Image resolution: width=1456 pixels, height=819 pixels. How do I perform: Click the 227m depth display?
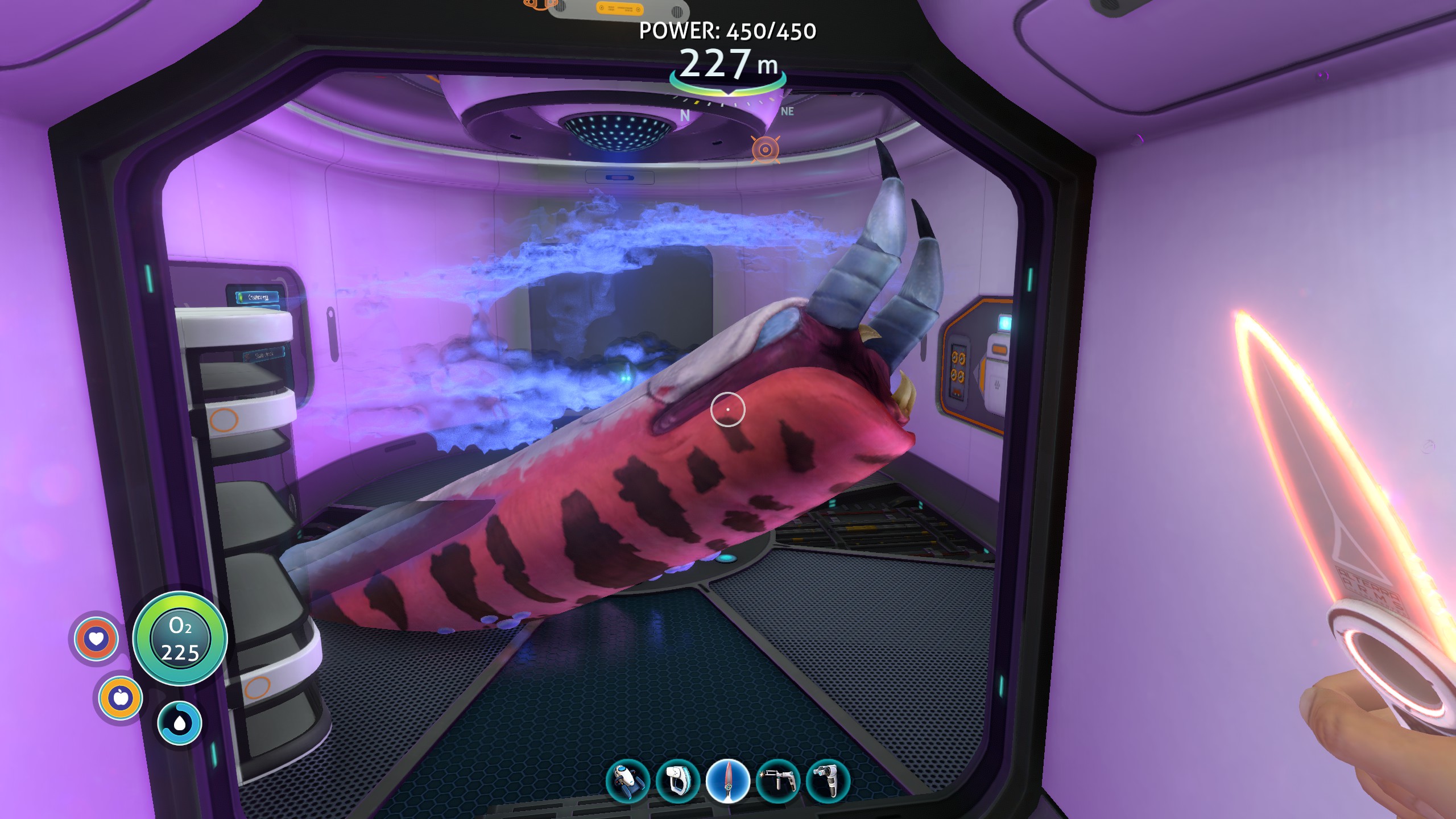click(728, 63)
